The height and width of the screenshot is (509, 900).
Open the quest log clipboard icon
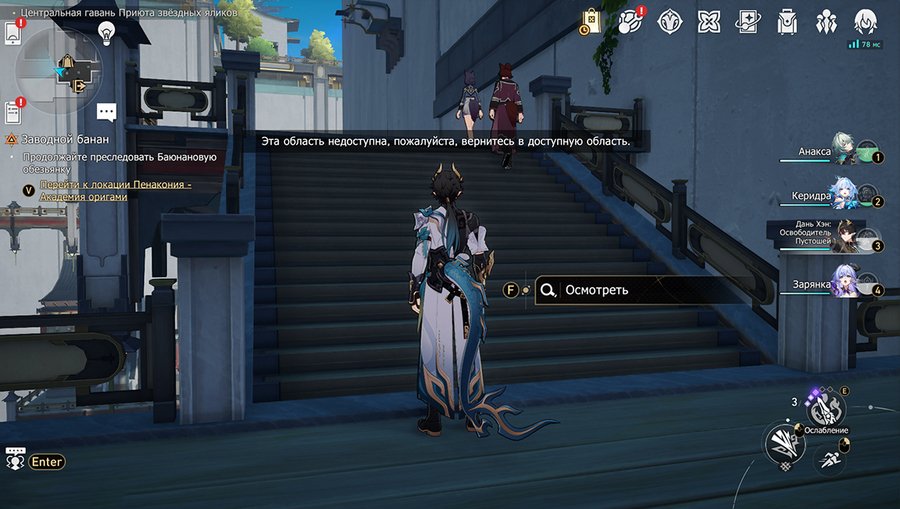pos(13,111)
